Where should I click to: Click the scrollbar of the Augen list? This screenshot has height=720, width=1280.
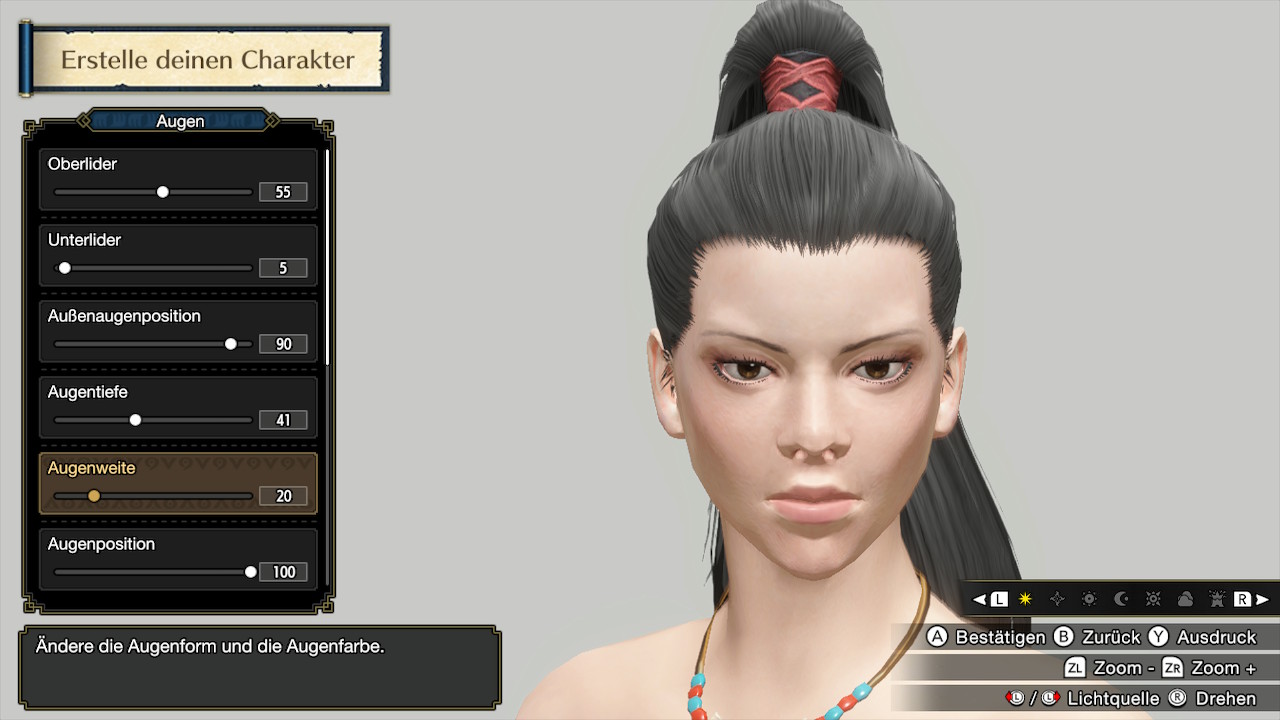click(327, 250)
